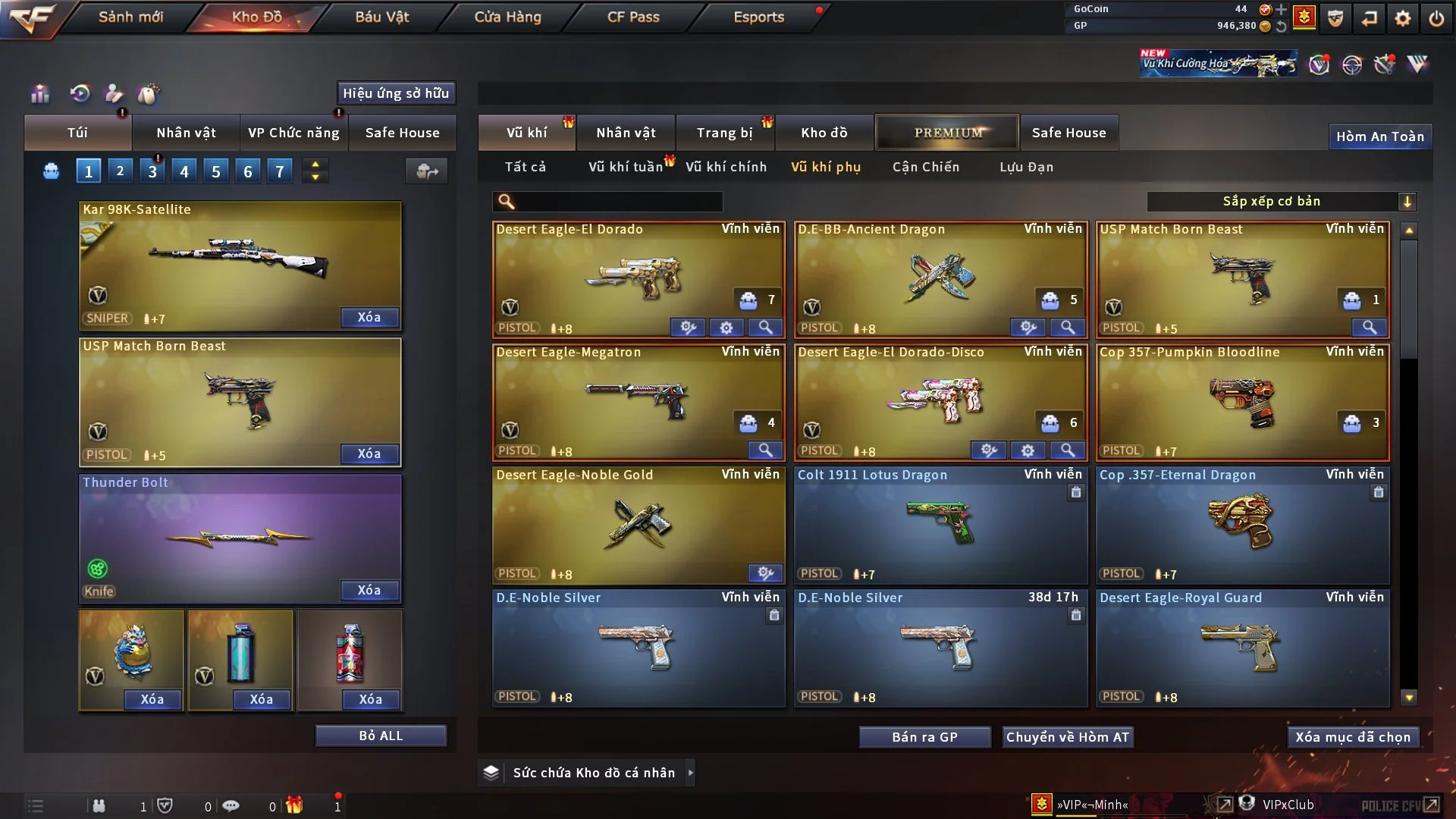Remove the Kar 98K-Satellite with Xóa
This screenshot has height=819, width=1456.
(369, 317)
